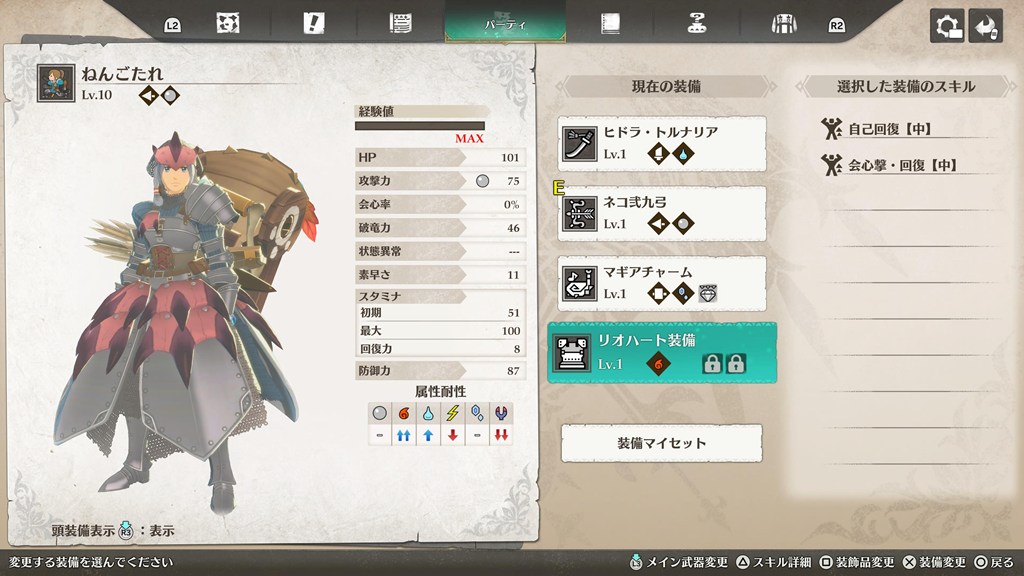The width and height of the screenshot is (1024, 576).
Task: Switch to the question mark controller tab
Action: click(696, 24)
